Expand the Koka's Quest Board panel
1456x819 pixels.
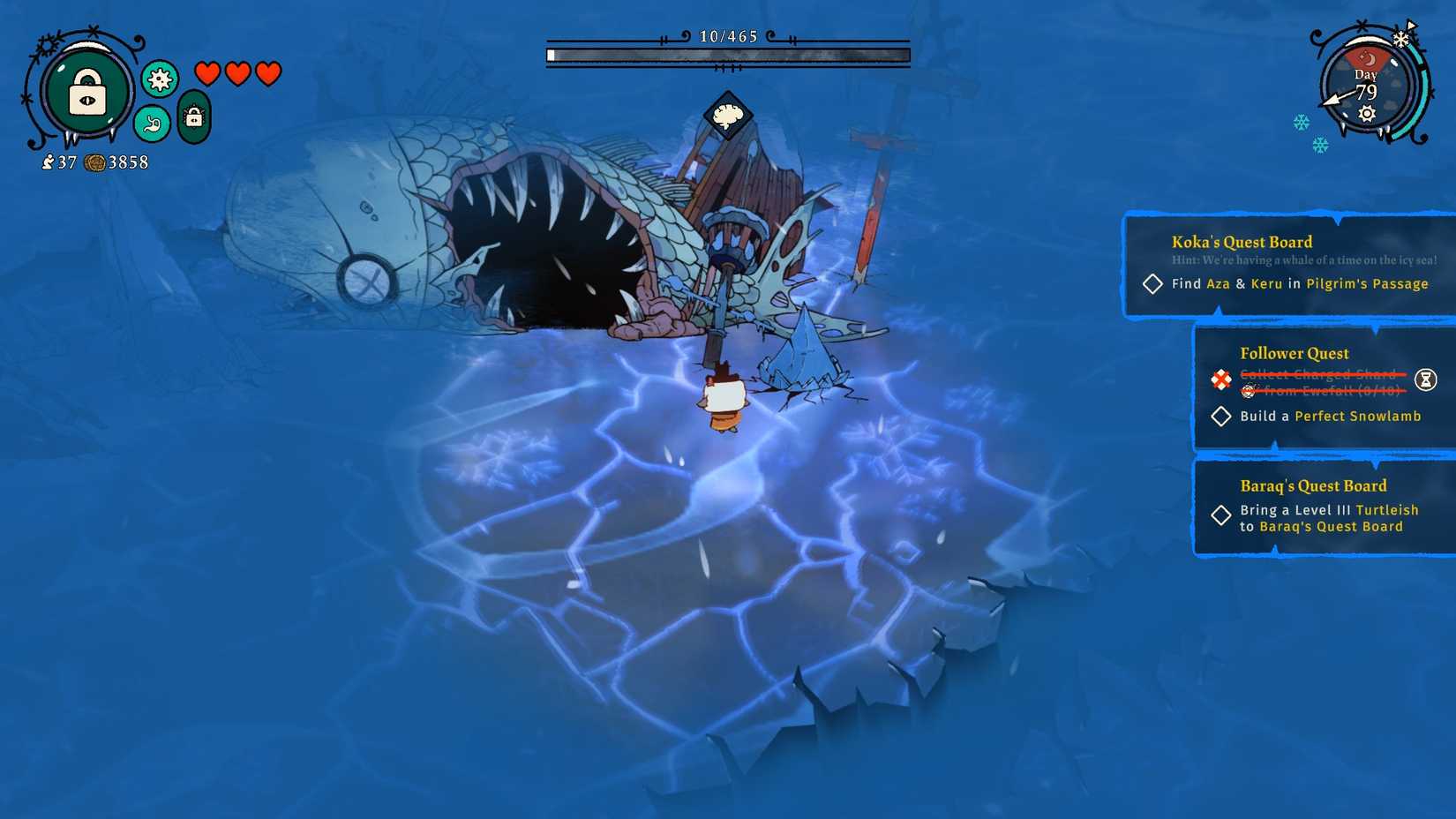pyautogui.click(x=1240, y=241)
